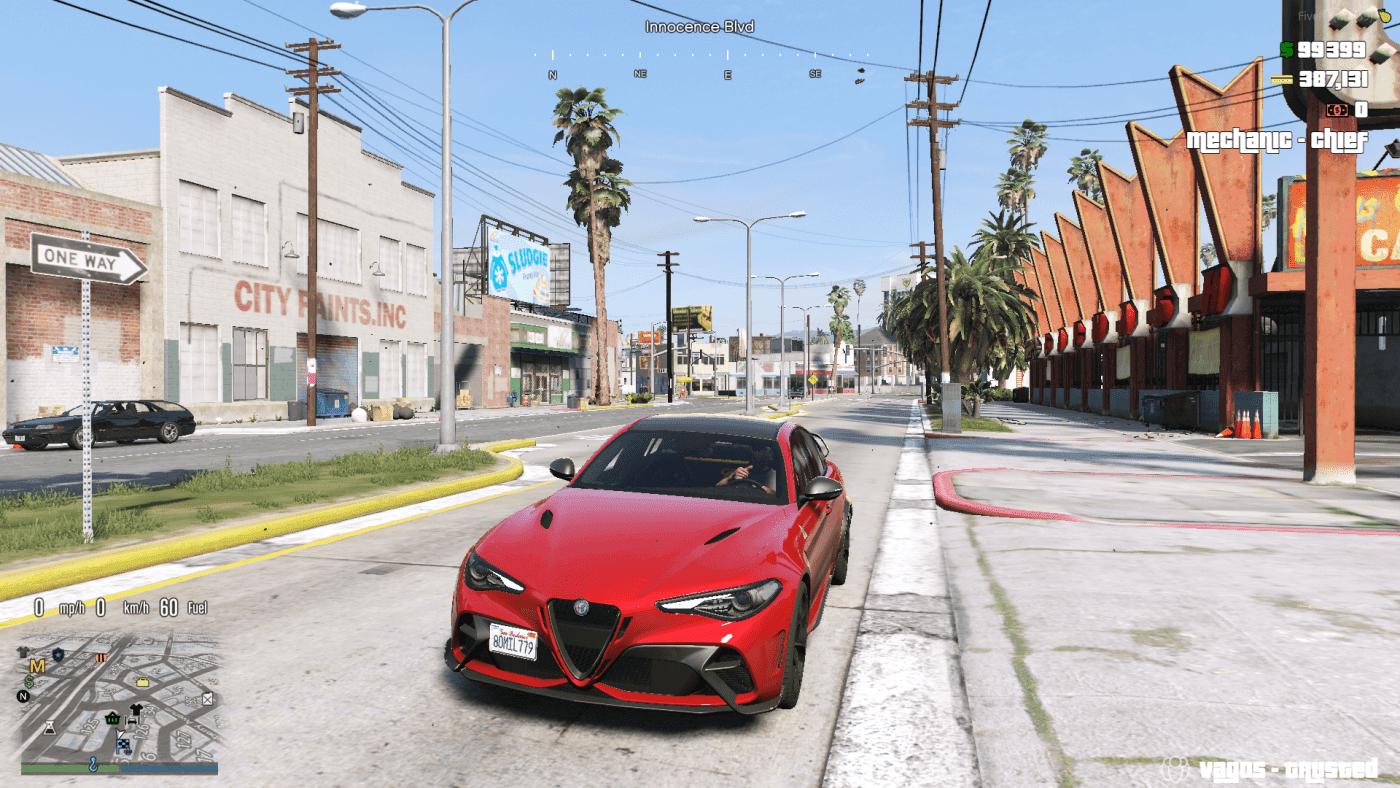The image size is (1400, 788).
Task: Select the checkered flag waypoint marker
Action: [124, 745]
